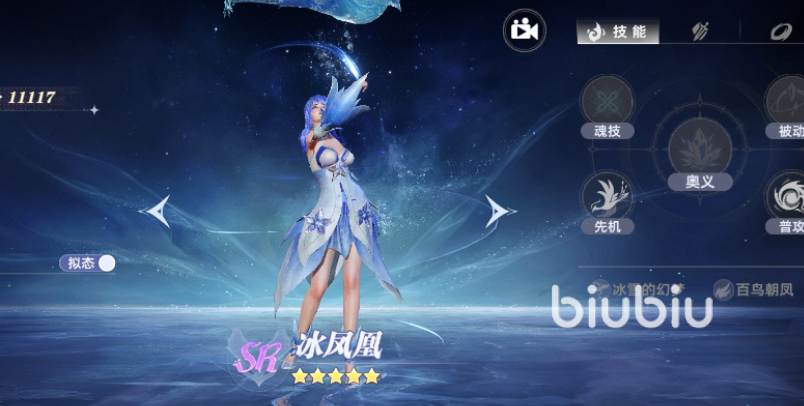
Task: Toggle the 拟态 switch
Action: 105,263
